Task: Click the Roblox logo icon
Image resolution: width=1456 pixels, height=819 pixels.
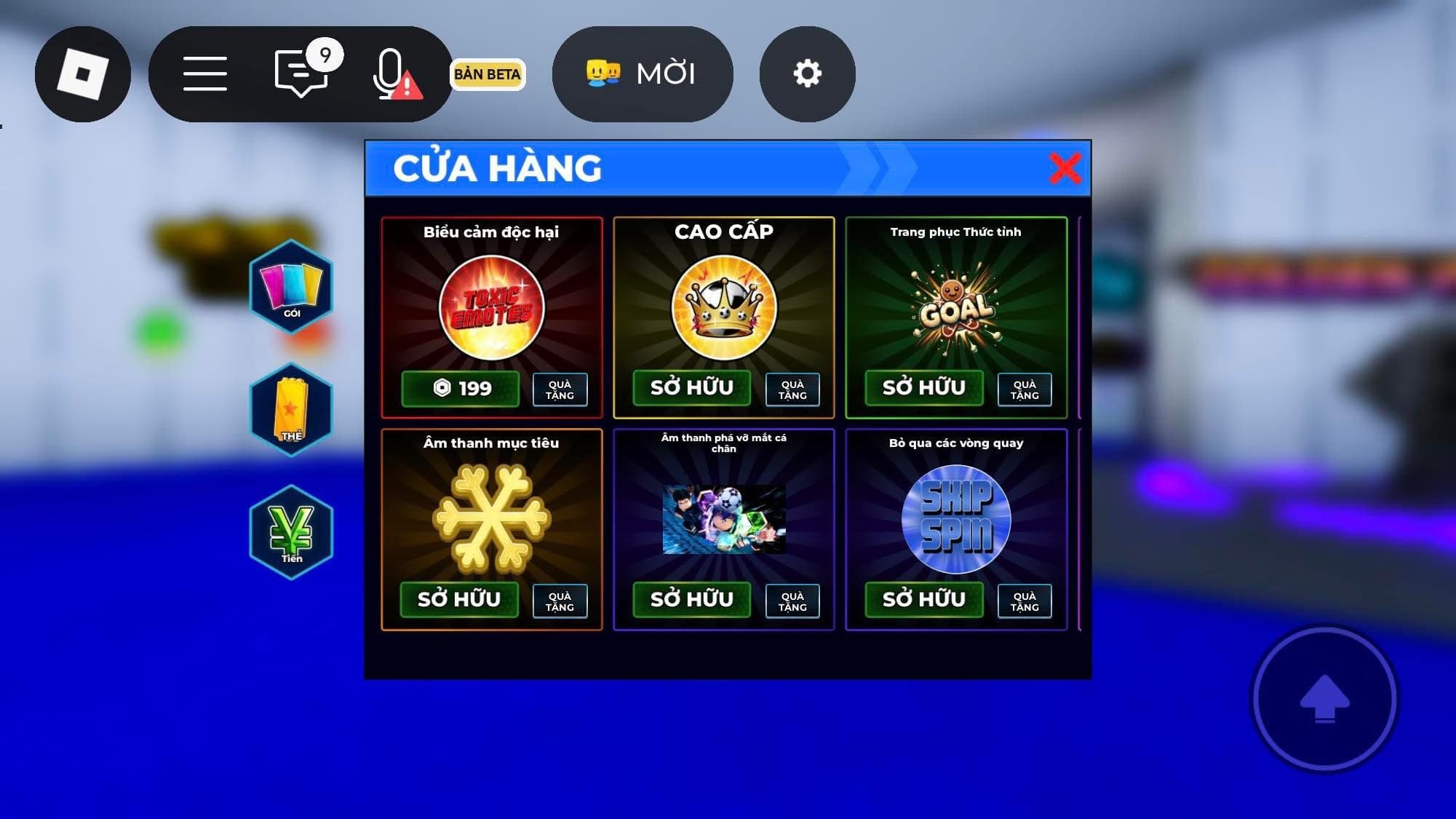Action: coord(82,72)
